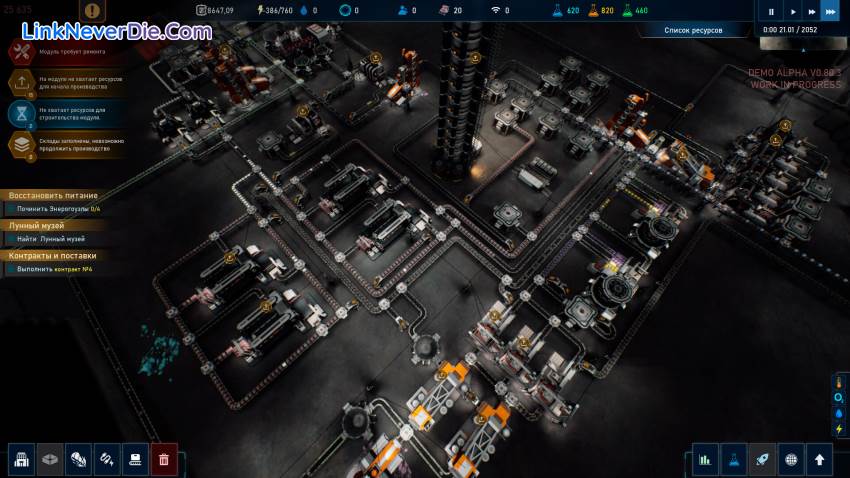Switch to double fast-forward speed
Image resolution: width=850 pixels, height=478 pixels.
pyautogui.click(x=812, y=12)
